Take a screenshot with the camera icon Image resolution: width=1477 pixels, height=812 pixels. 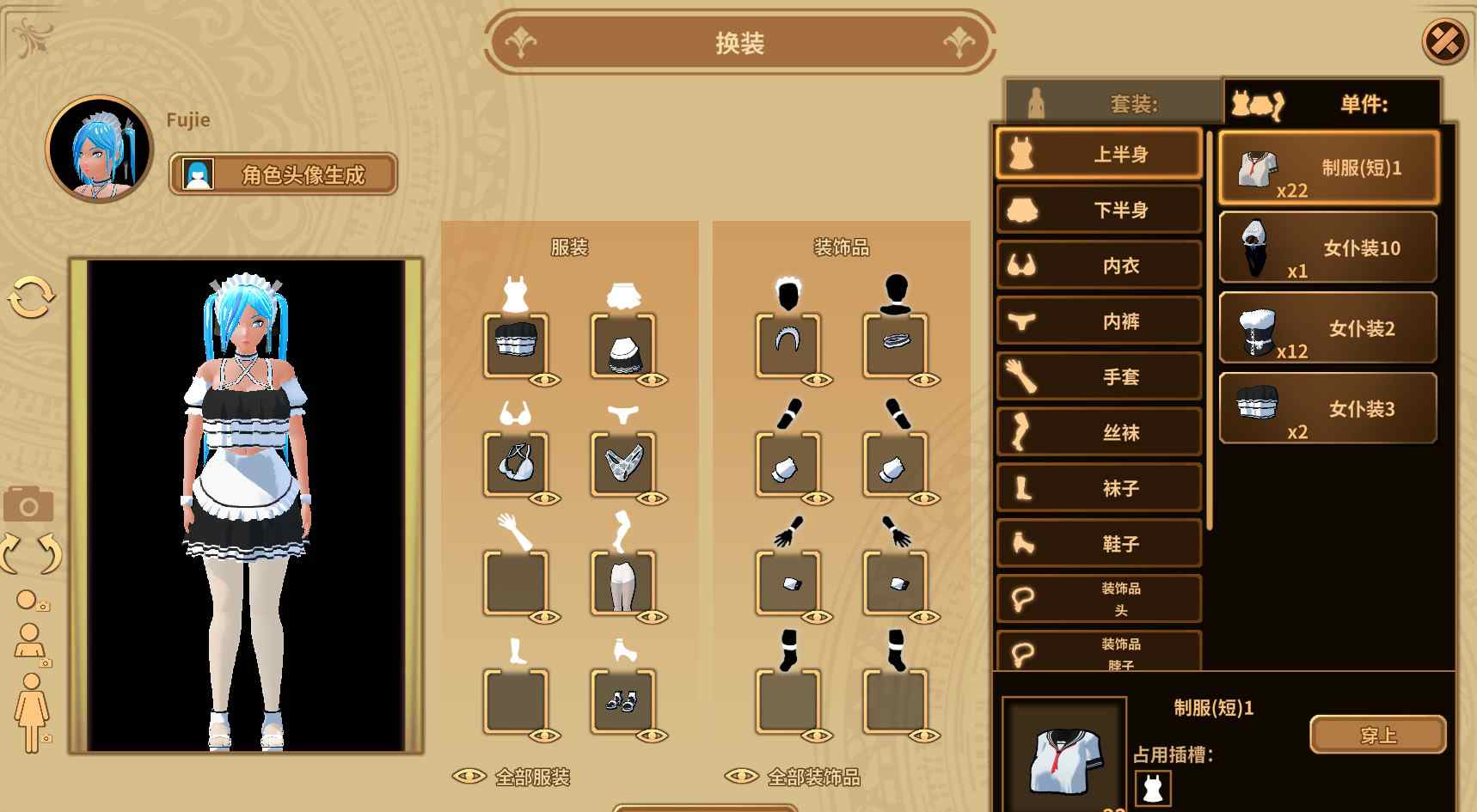point(28,504)
